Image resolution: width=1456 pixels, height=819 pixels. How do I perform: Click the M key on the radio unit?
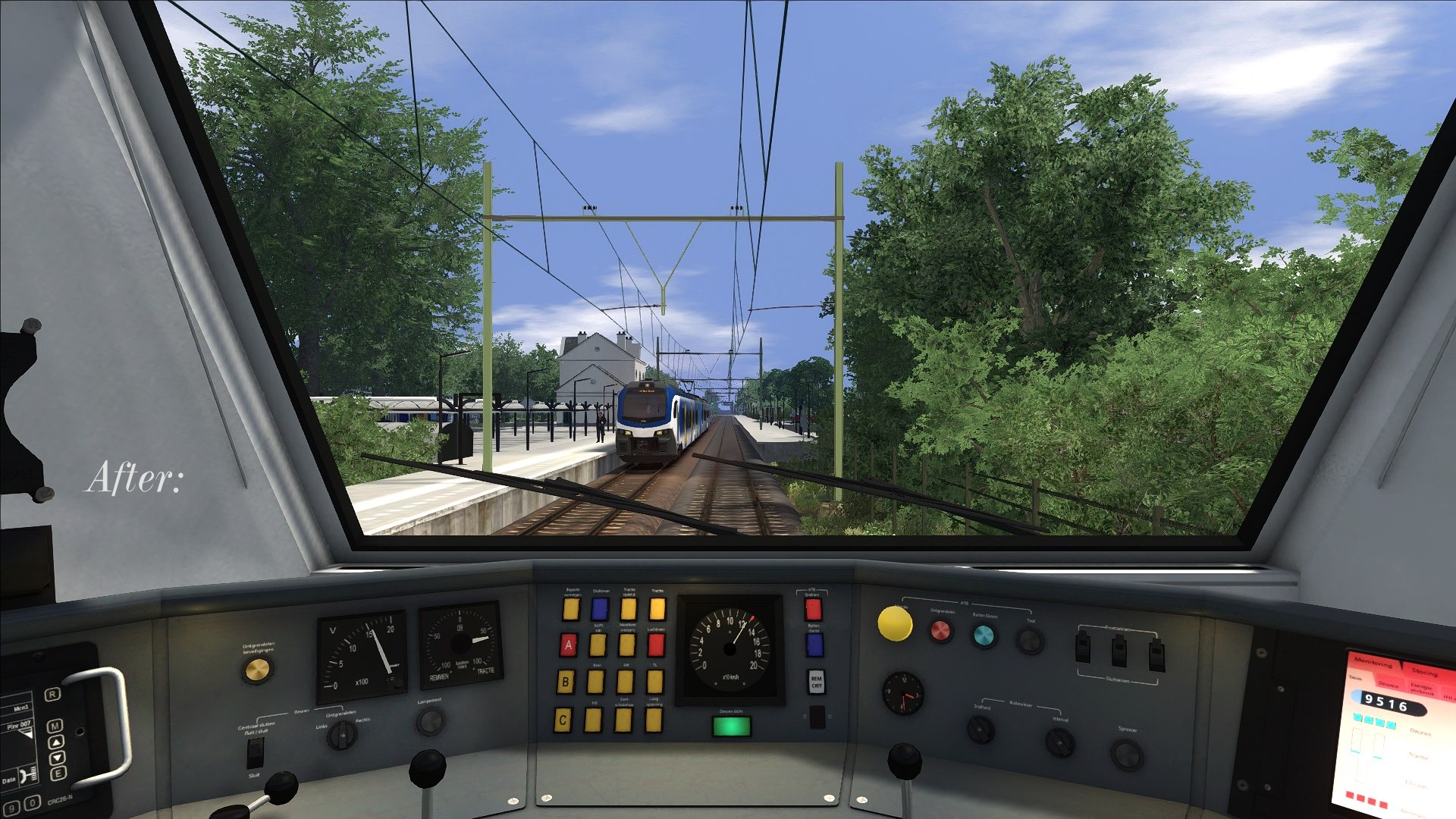[55, 726]
